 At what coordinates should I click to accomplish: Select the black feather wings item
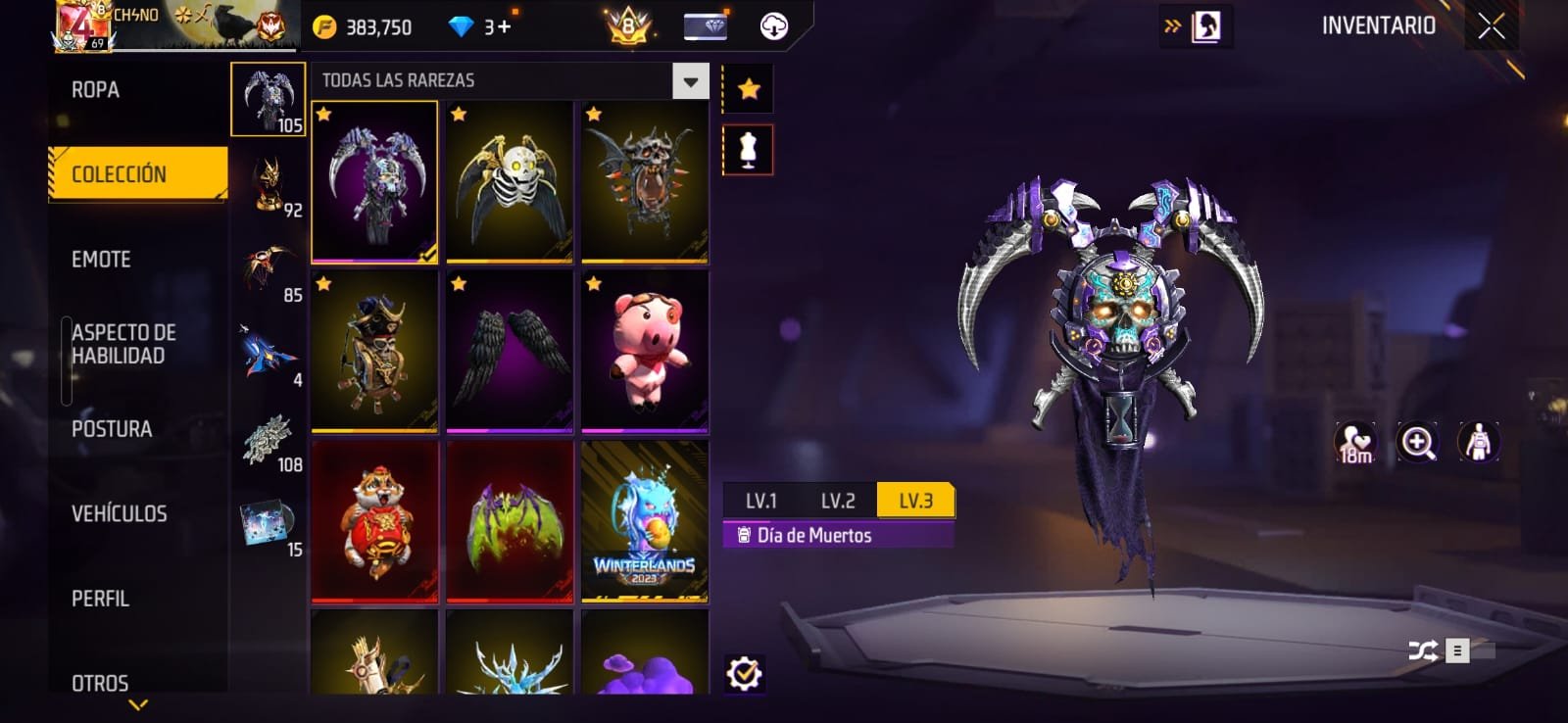(510, 350)
